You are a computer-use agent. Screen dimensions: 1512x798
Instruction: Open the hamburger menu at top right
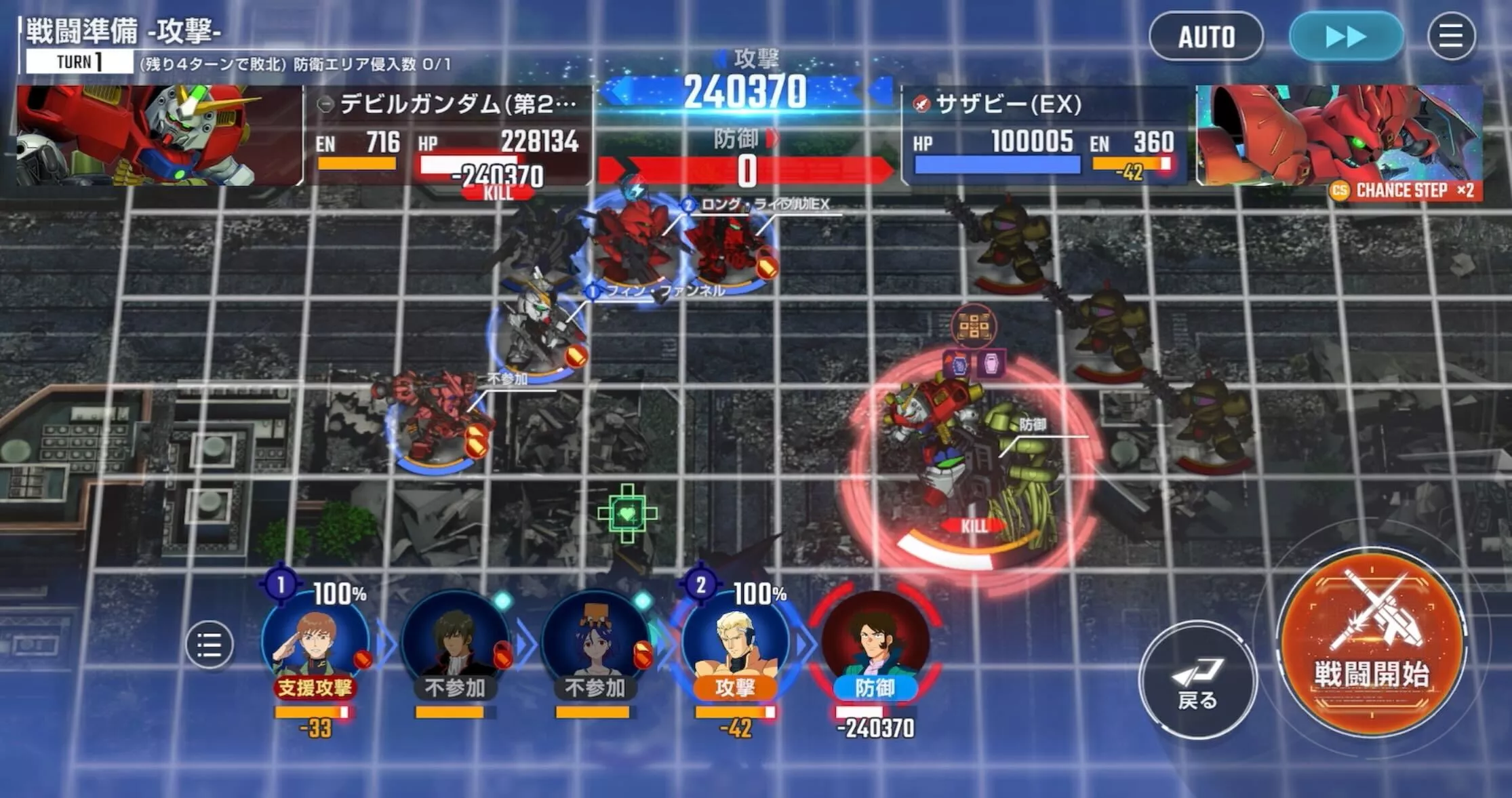point(1451,37)
